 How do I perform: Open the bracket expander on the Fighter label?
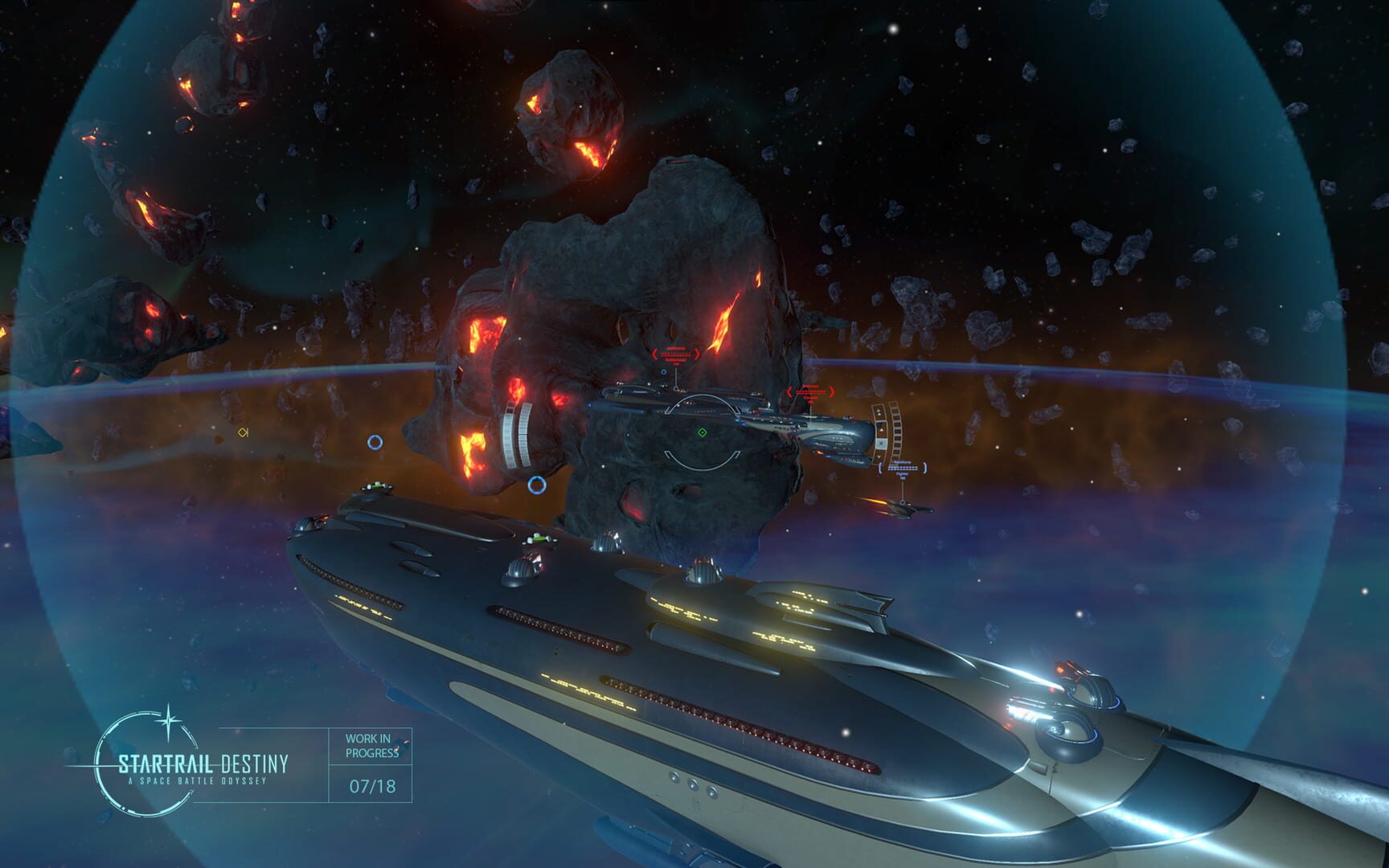coord(880,468)
